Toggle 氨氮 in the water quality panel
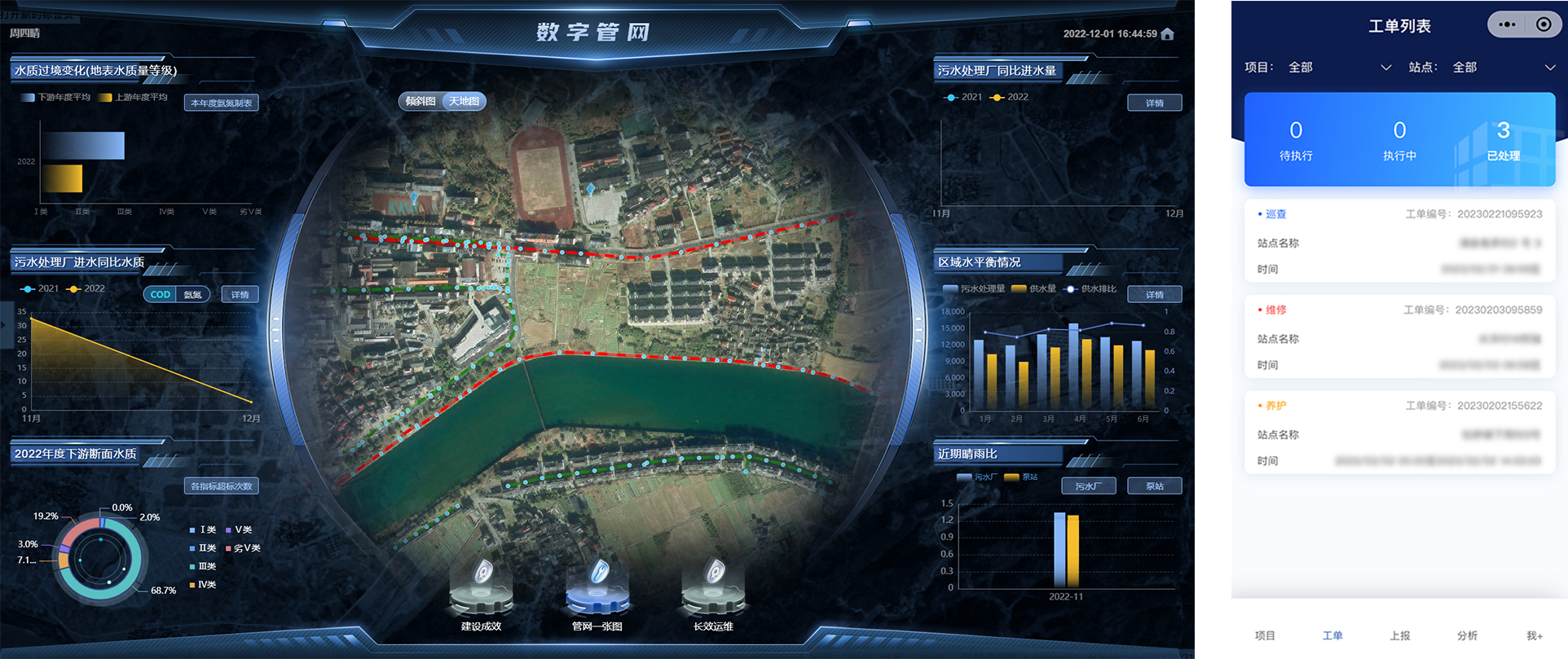1568x659 pixels. pos(193,294)
